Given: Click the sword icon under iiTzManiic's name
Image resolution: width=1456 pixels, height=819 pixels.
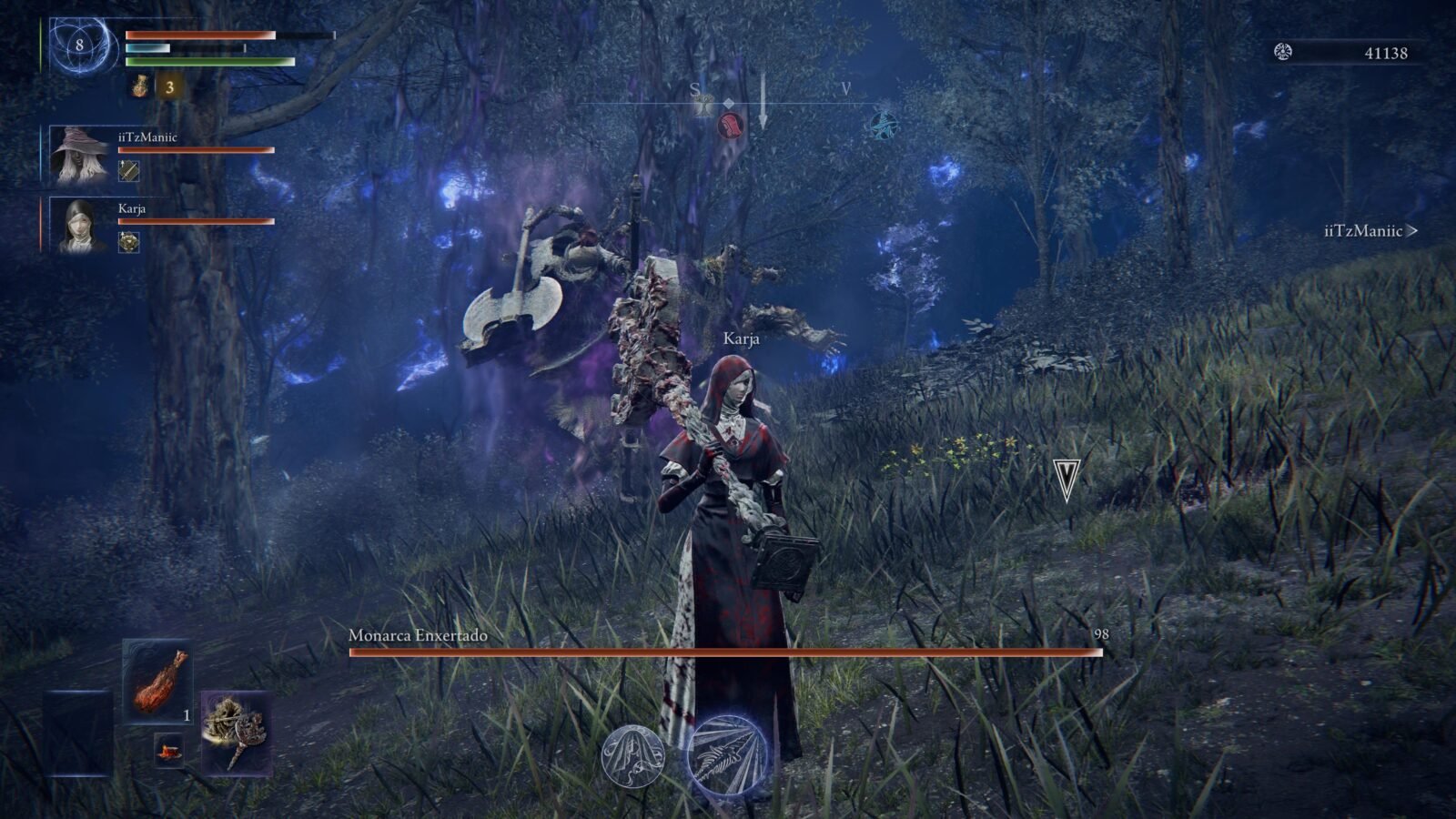Looking at the screenshot, I should click(129, 170).
